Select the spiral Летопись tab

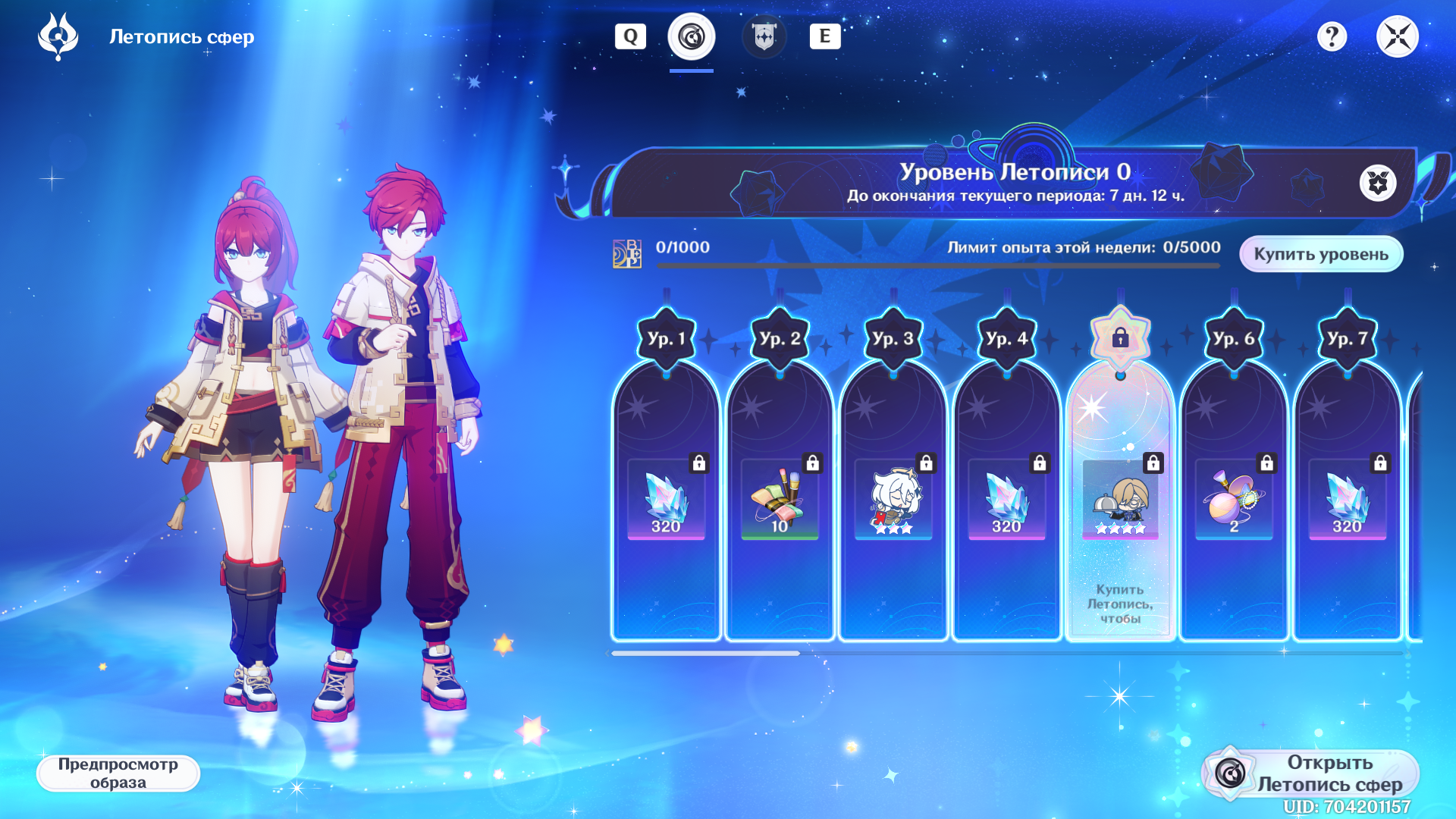point(691,36)
